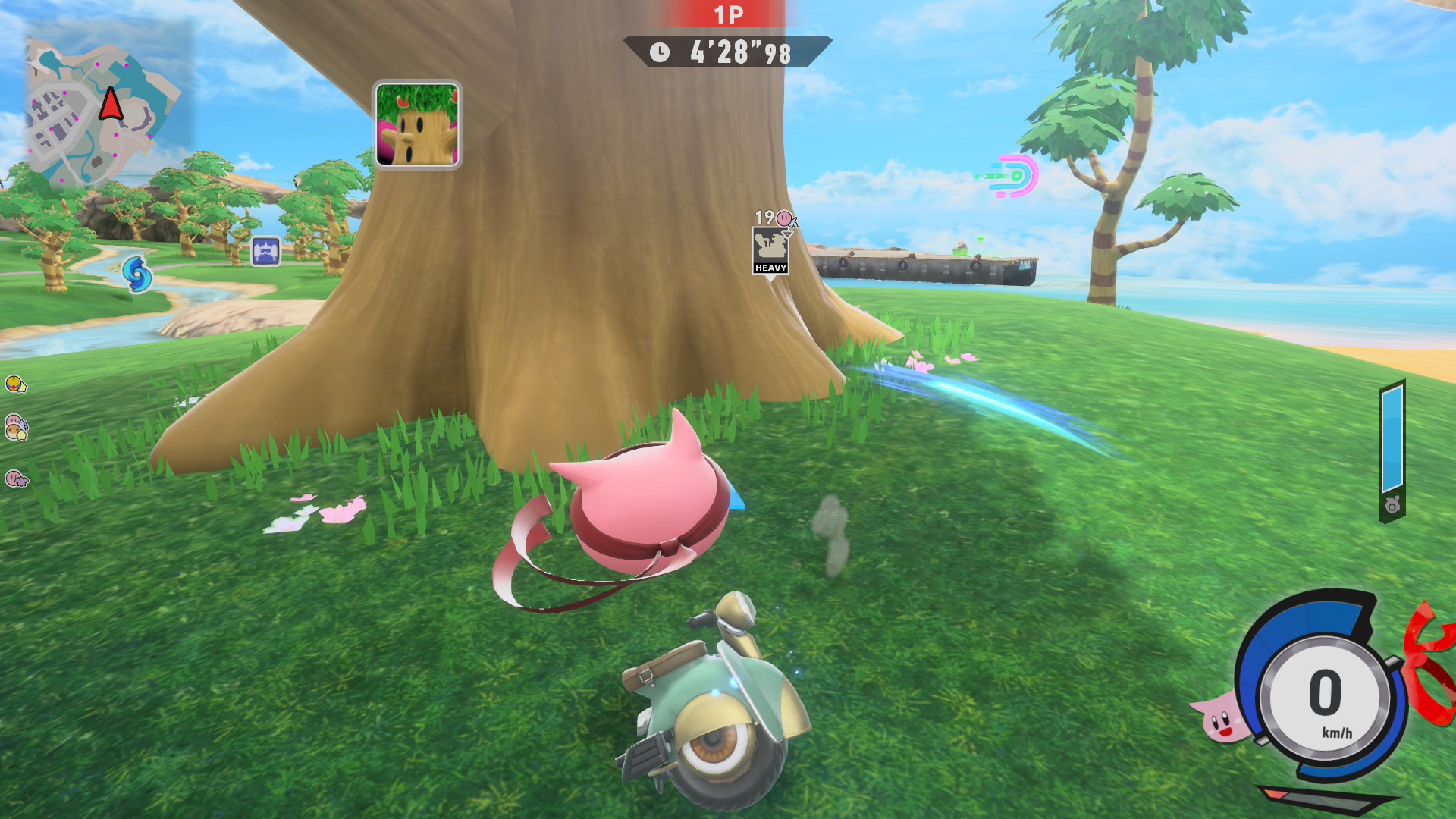Screen dimensions: 1456x819
Task: Click the Kirby icon beside the speedometer
Action: (1219, 717)
